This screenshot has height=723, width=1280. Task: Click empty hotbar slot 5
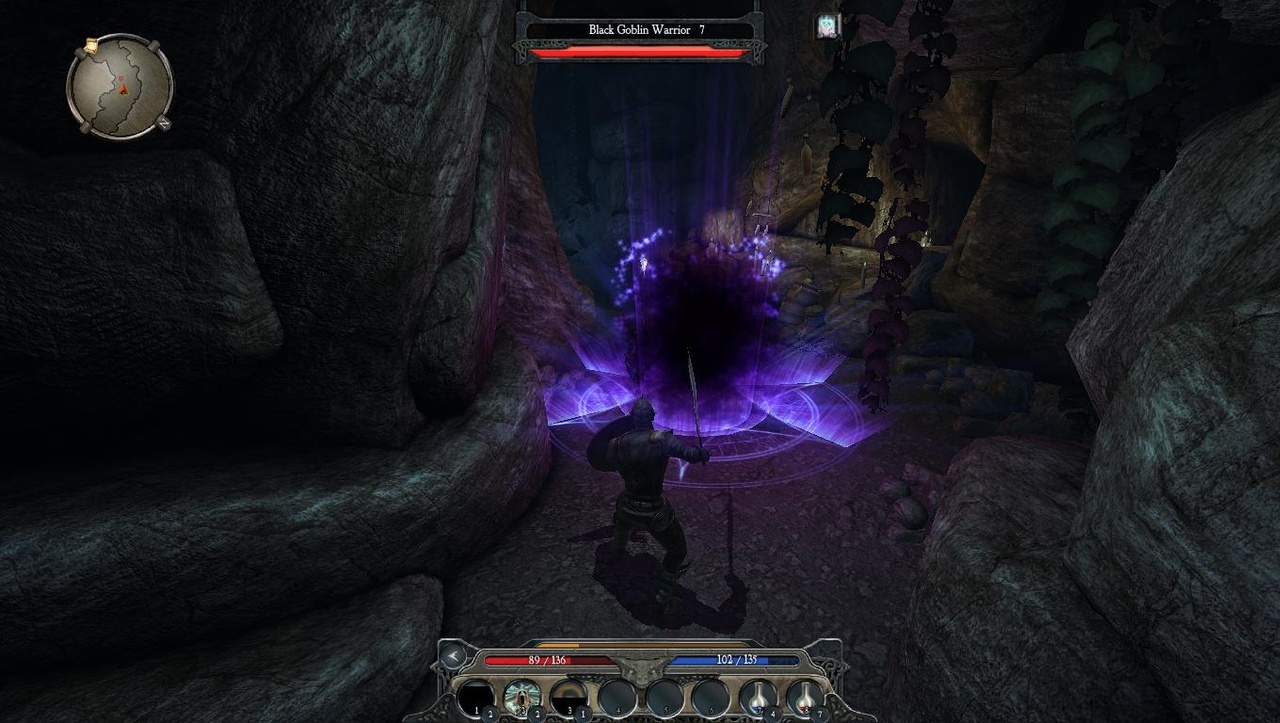coord(664,696)
